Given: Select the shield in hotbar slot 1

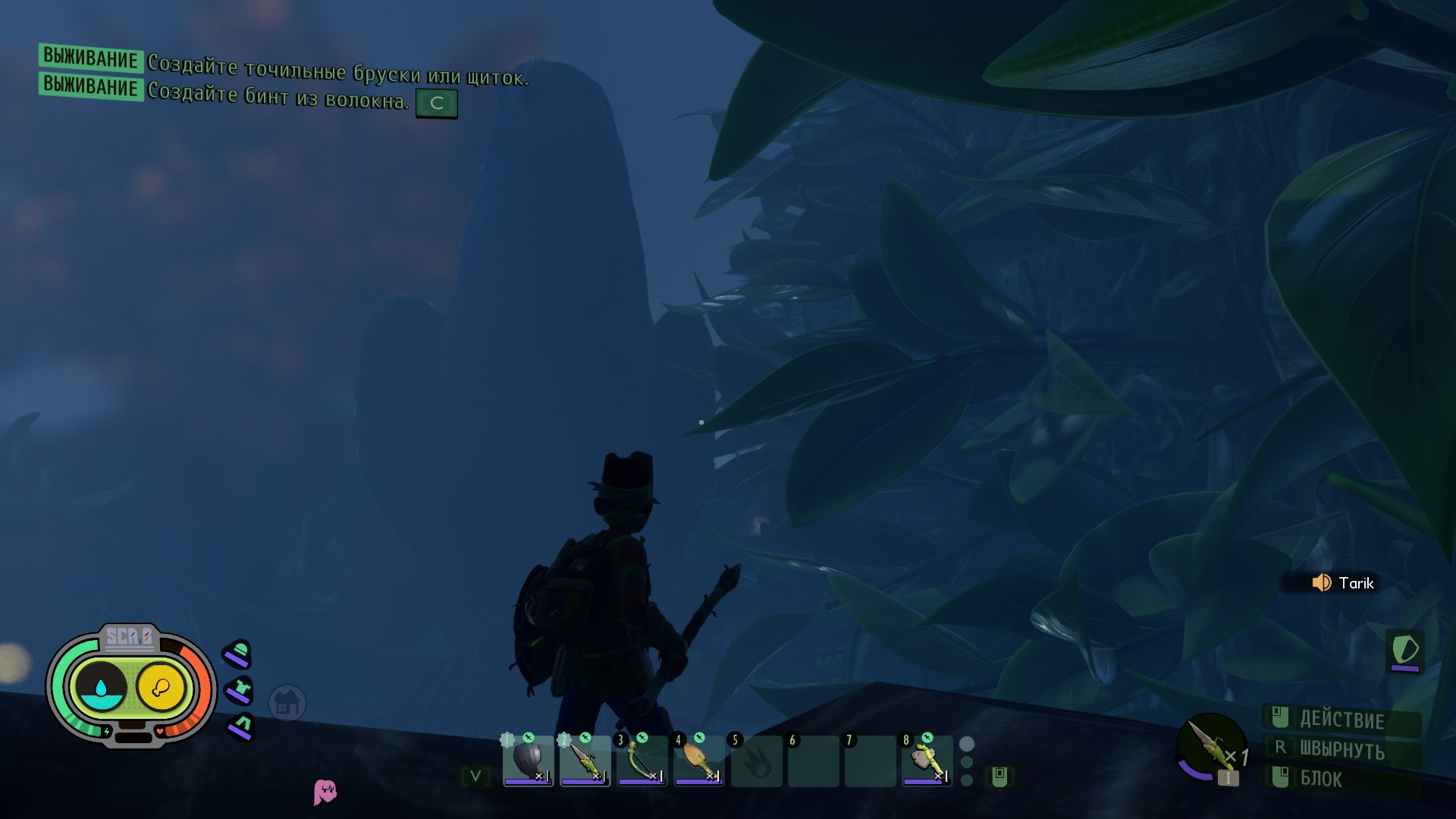Looking at the screenshot, I should pyautogui.click(x=528, y=761).
